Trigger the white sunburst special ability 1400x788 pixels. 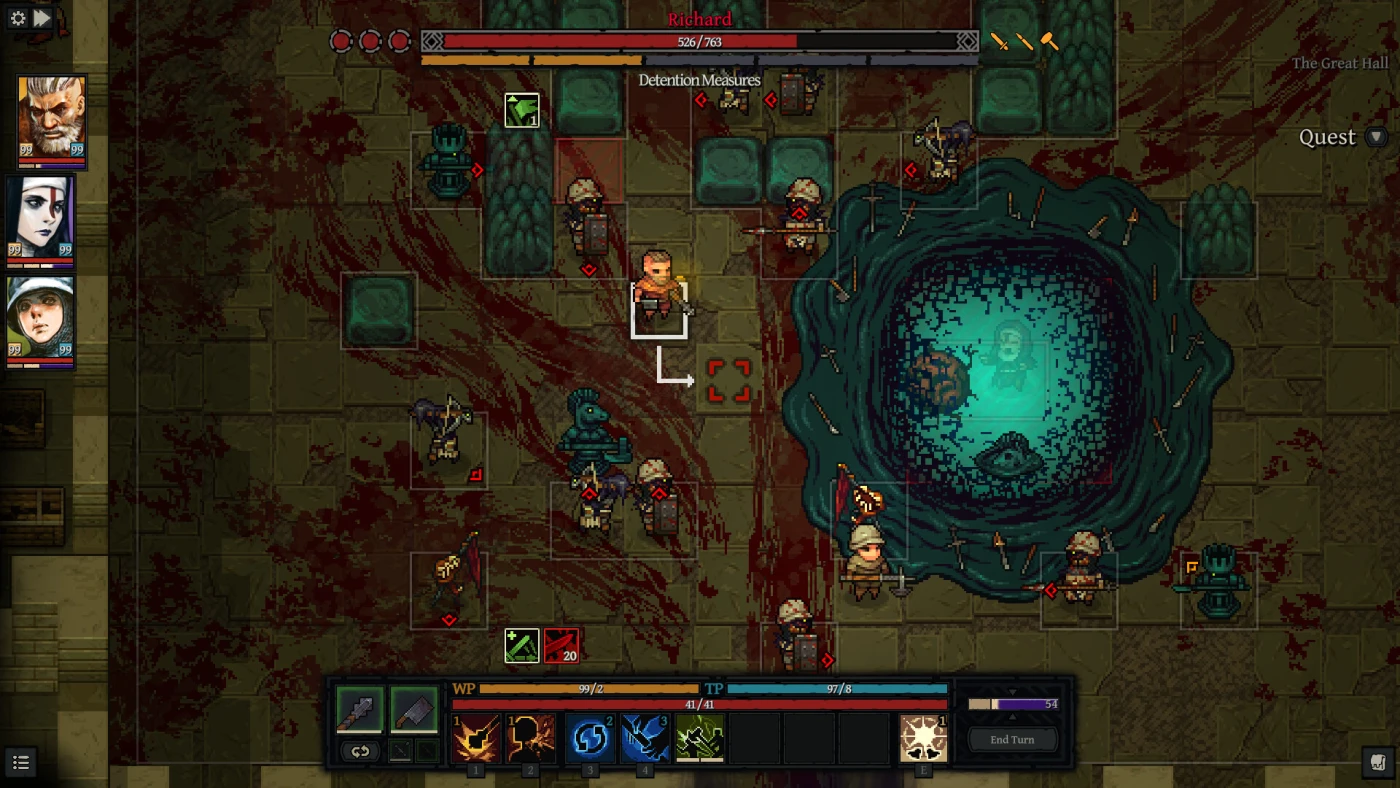(923, 739)
